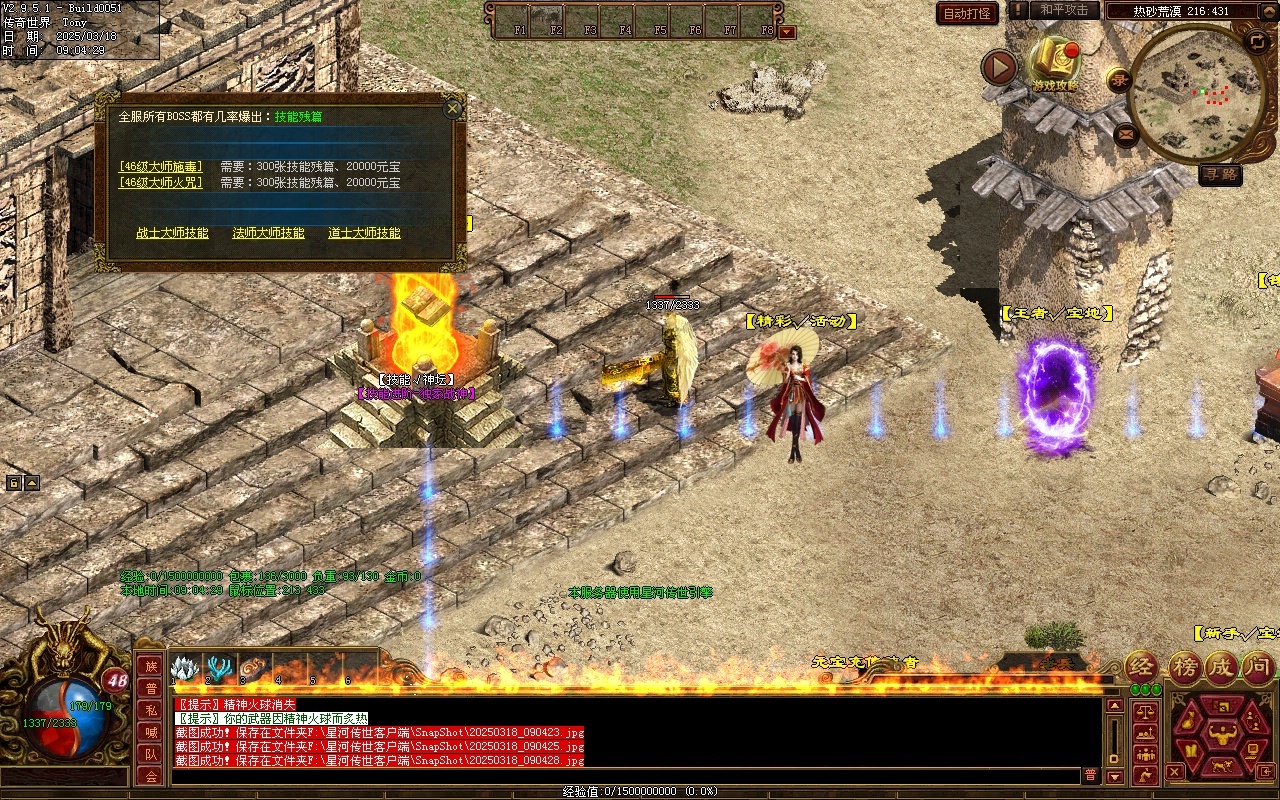Image resolution: width=1280 pixels, height=800 pixels.
Task: Select the 46级大师施毒 skill link
Action: (x=161, y=167)
